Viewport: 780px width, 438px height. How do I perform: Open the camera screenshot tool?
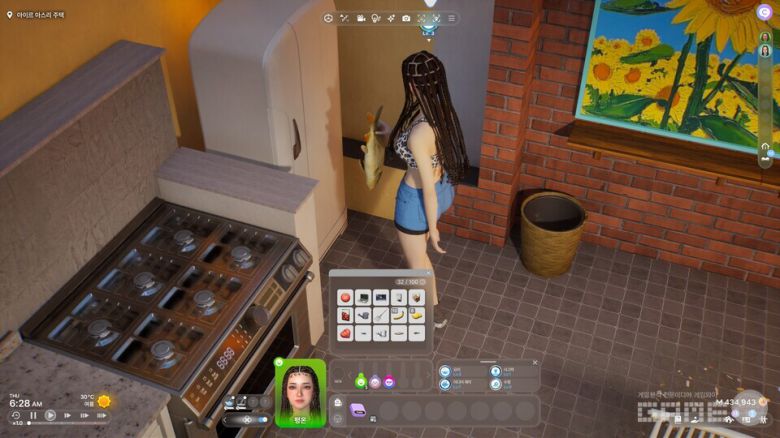[x=405, y=18]
